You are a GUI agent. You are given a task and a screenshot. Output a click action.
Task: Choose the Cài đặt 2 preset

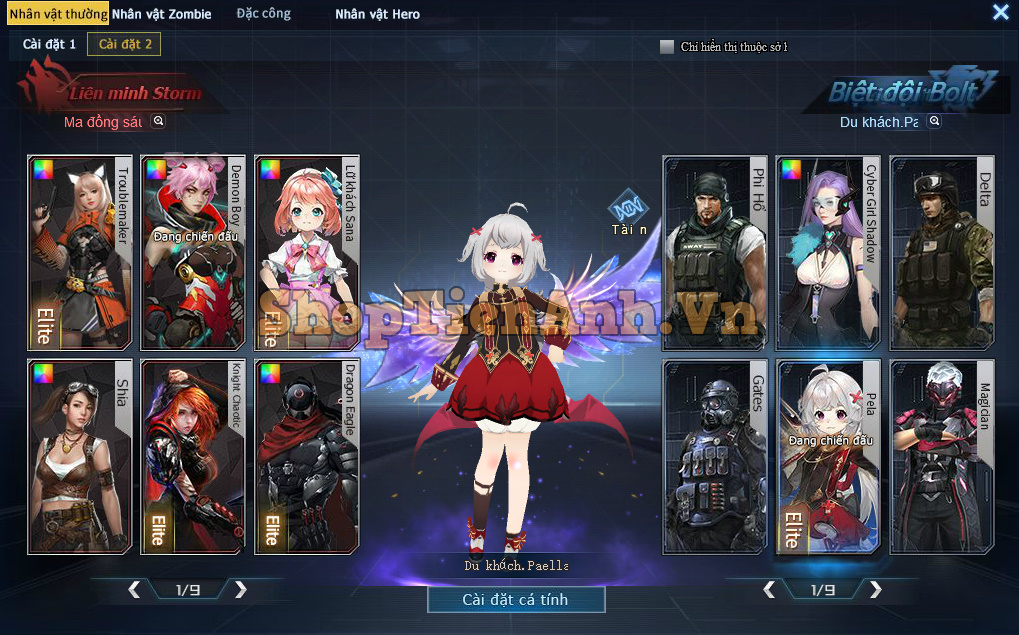[125, 44]
